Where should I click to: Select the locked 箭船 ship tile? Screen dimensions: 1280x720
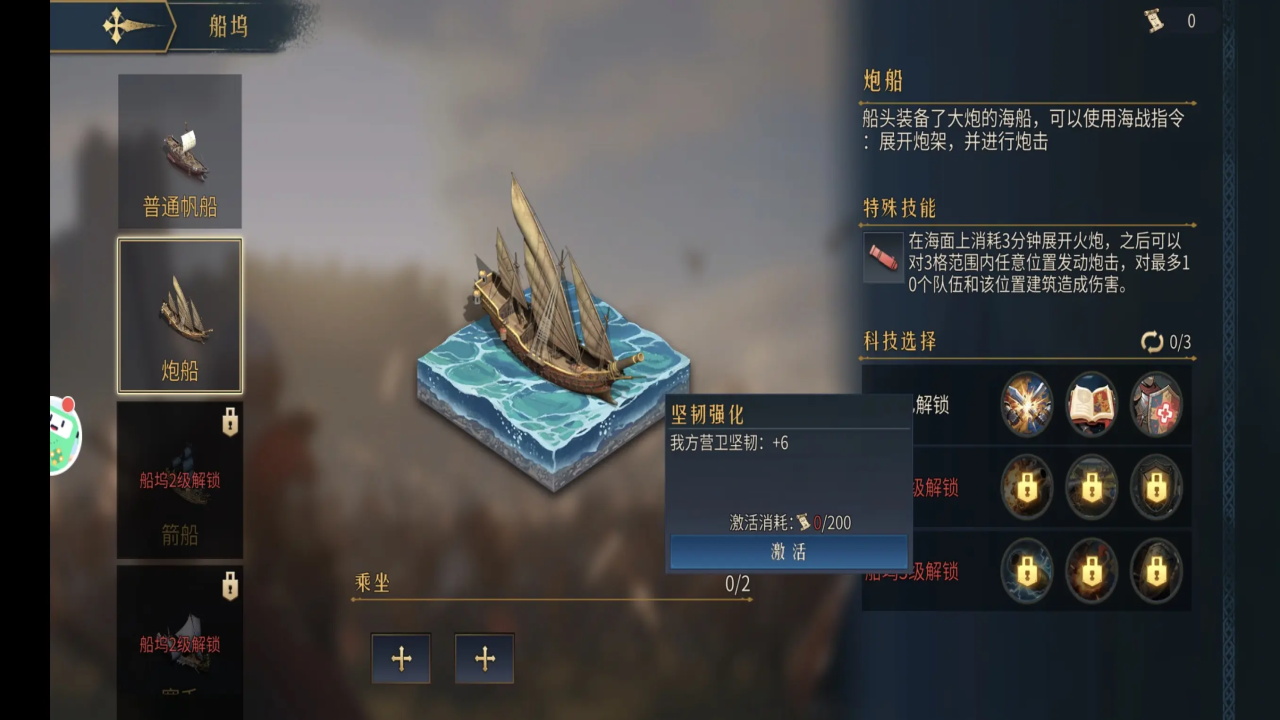(x=180, y=480)
